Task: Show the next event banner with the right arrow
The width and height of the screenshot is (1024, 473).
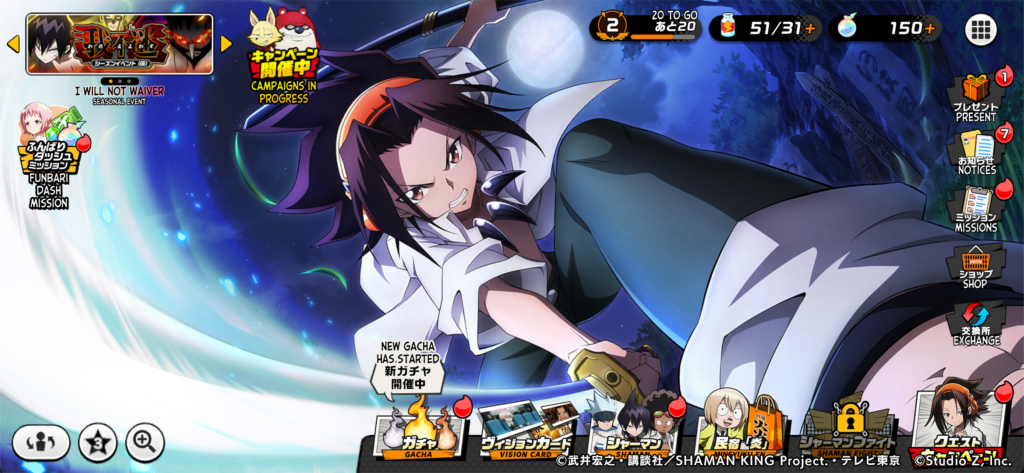Action: [226, 44]
